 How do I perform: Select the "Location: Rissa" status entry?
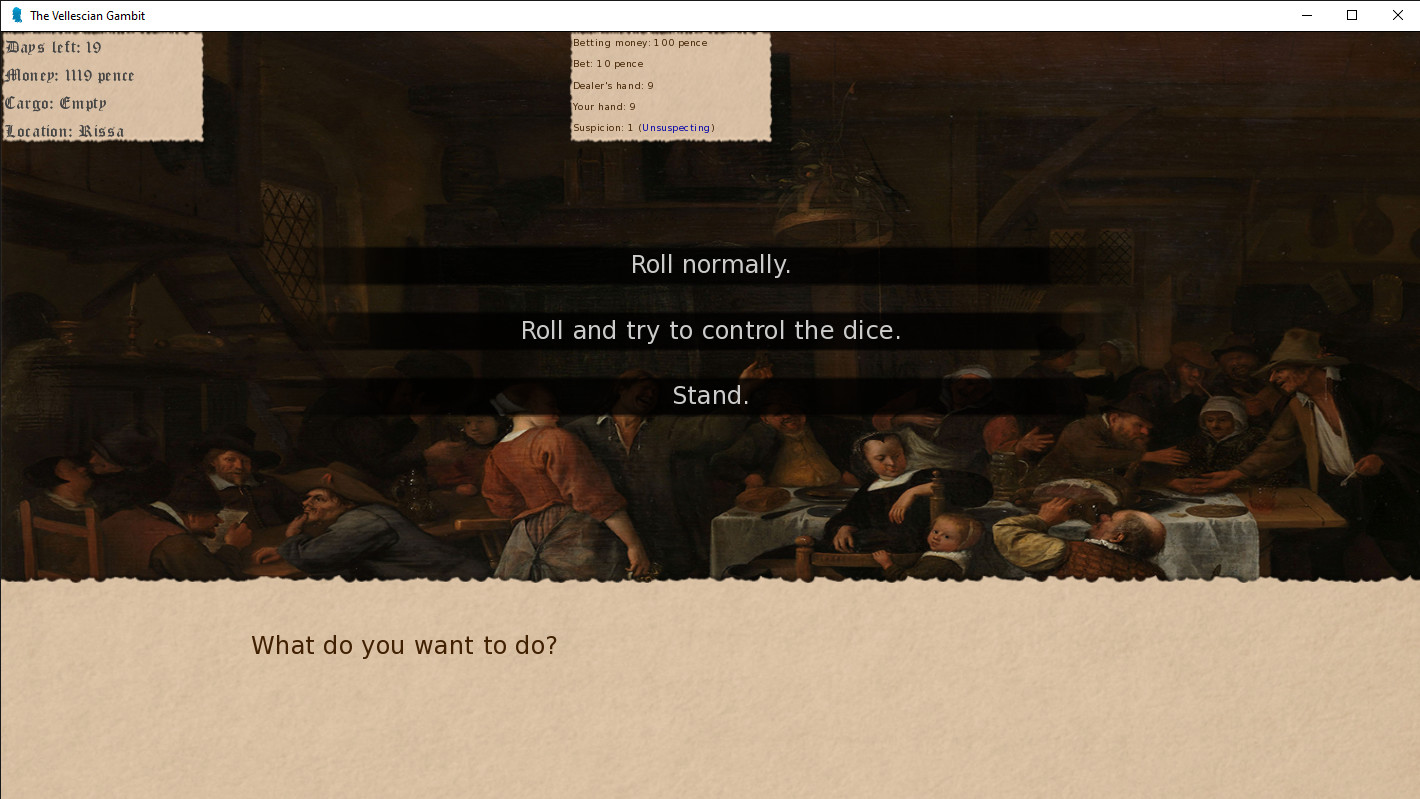(64, 131)
